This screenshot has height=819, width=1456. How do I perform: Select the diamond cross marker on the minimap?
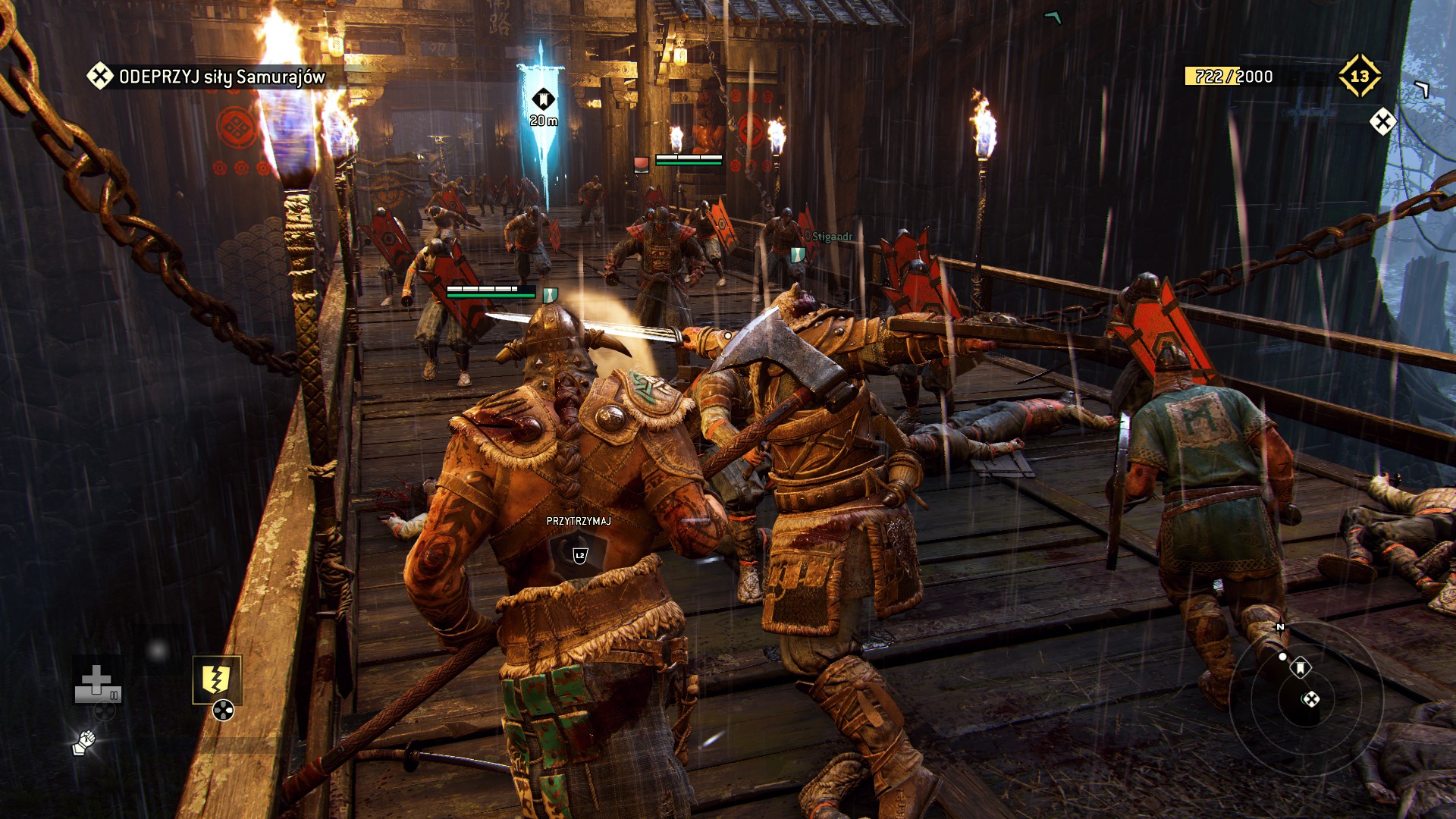click(x=1310, y=699)
